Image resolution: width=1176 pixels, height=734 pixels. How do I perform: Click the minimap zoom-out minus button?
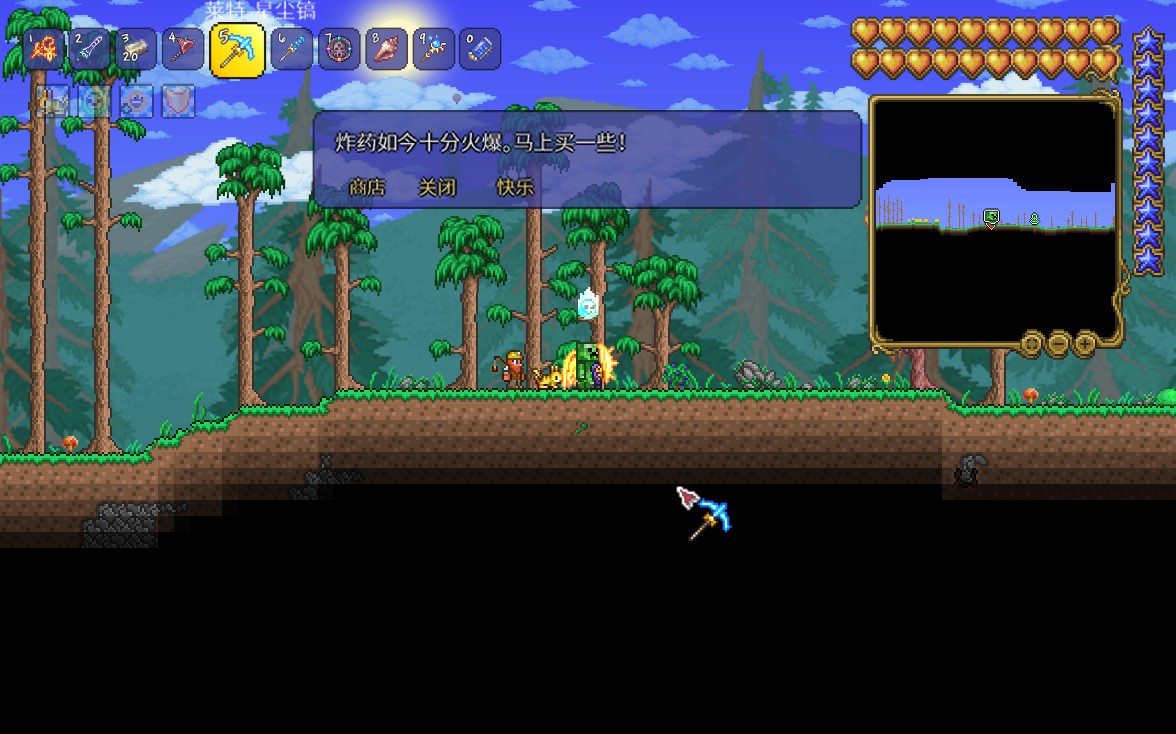click(1058, 345)
